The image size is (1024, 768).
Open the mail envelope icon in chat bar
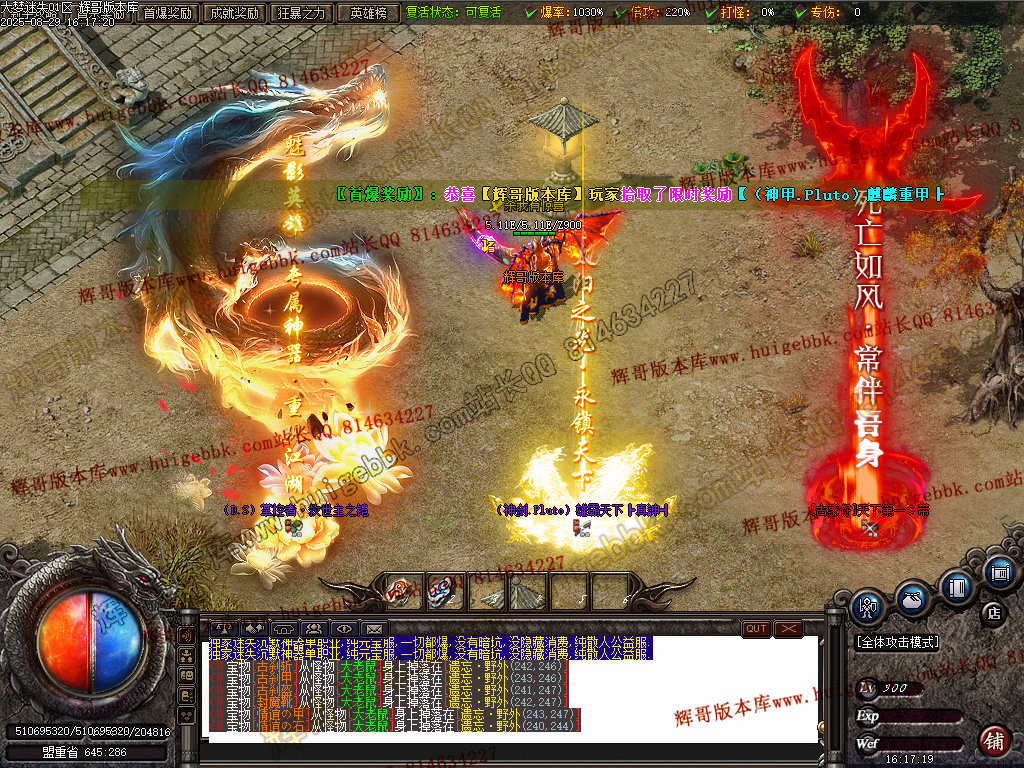[x=373, y=629]
